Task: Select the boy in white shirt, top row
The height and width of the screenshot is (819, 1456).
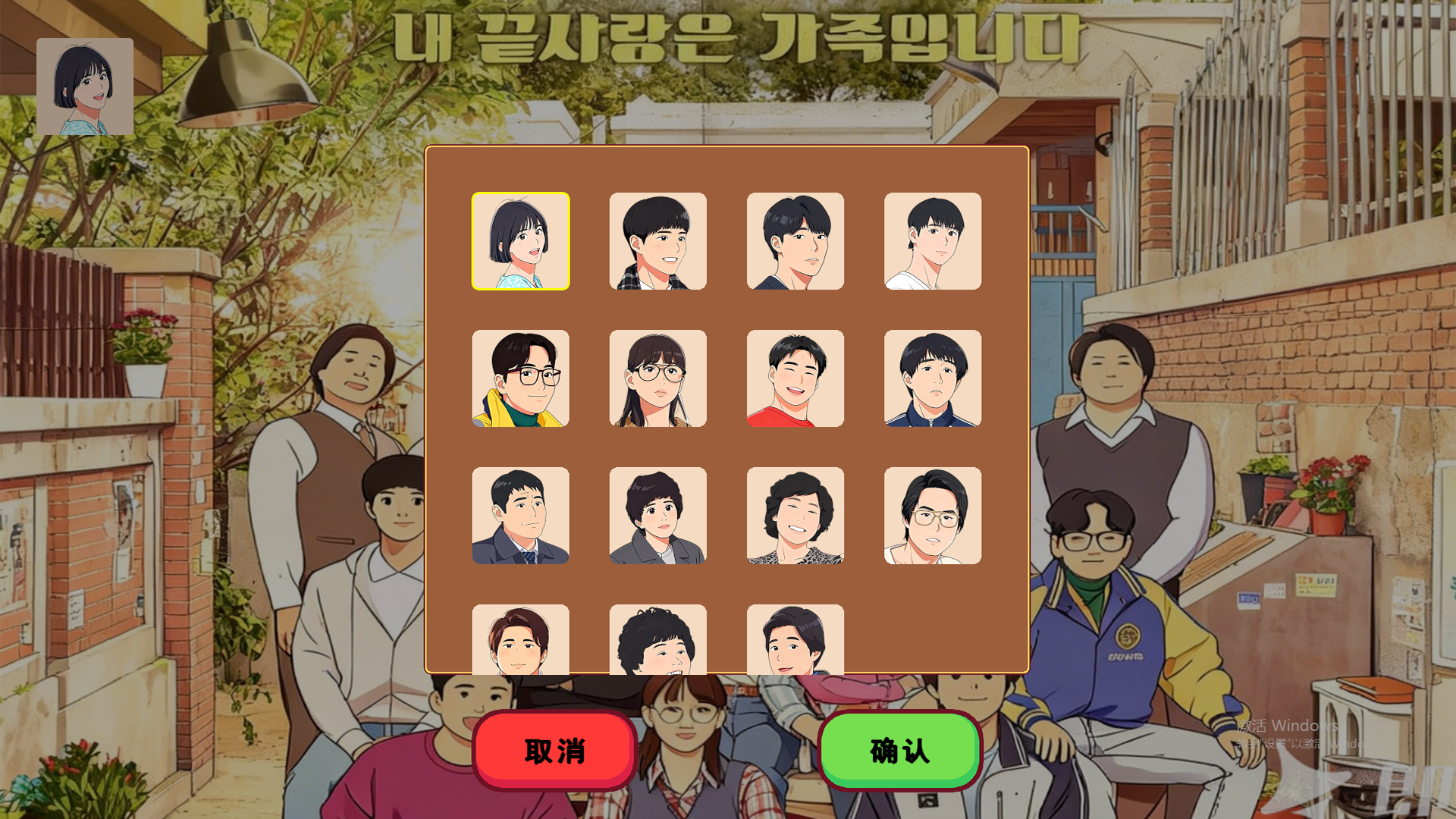Action: point(932,241)
